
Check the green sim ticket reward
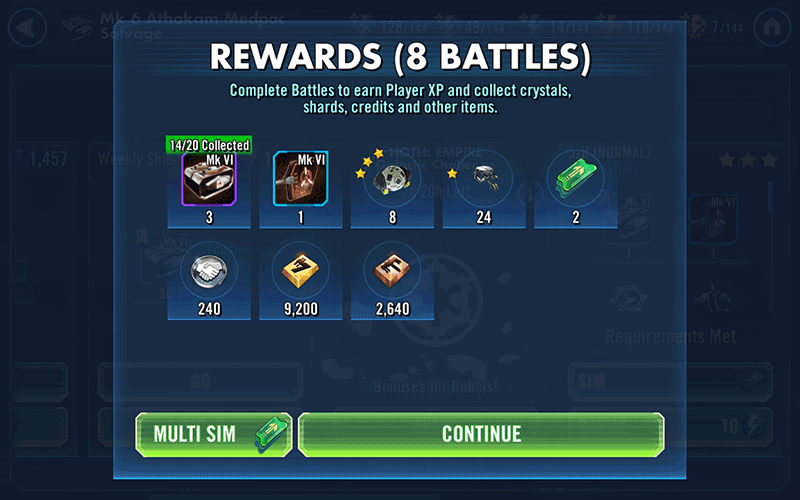[575, 179]
